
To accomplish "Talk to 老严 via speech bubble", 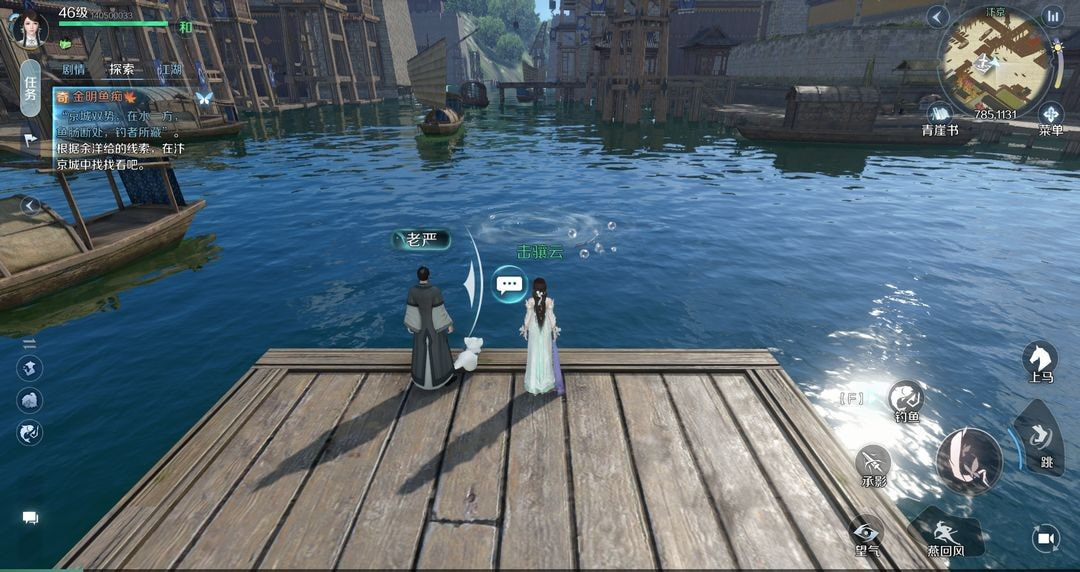I will (x=509, y=284).
